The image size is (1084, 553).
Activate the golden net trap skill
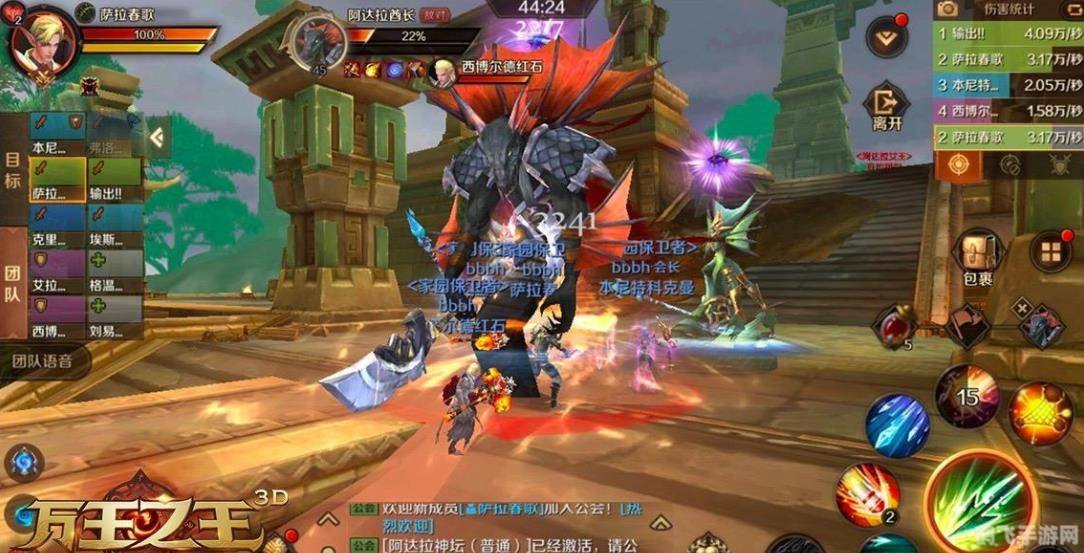(1039, 413)
